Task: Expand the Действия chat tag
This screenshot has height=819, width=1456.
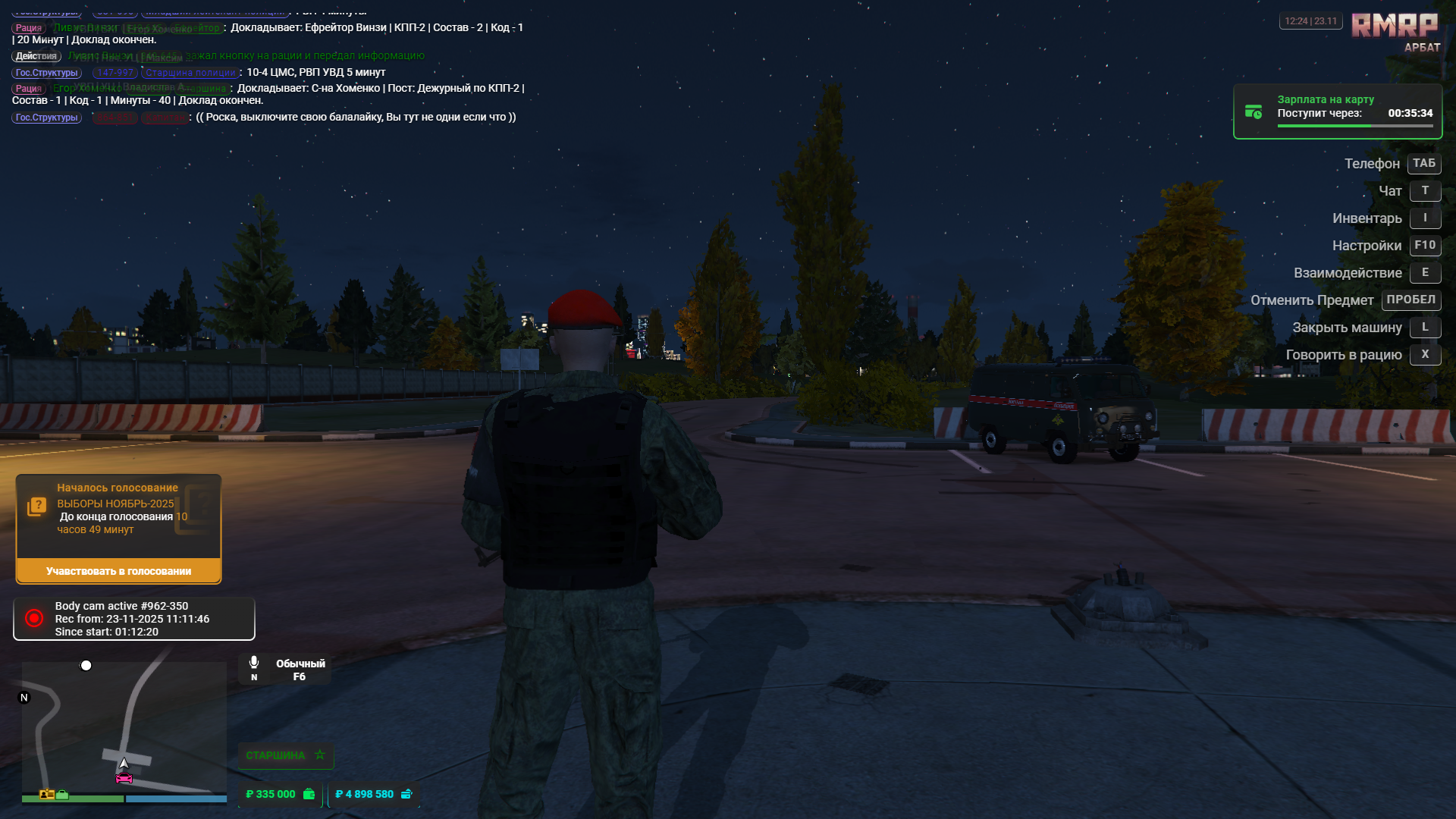Action: point(36,56)
